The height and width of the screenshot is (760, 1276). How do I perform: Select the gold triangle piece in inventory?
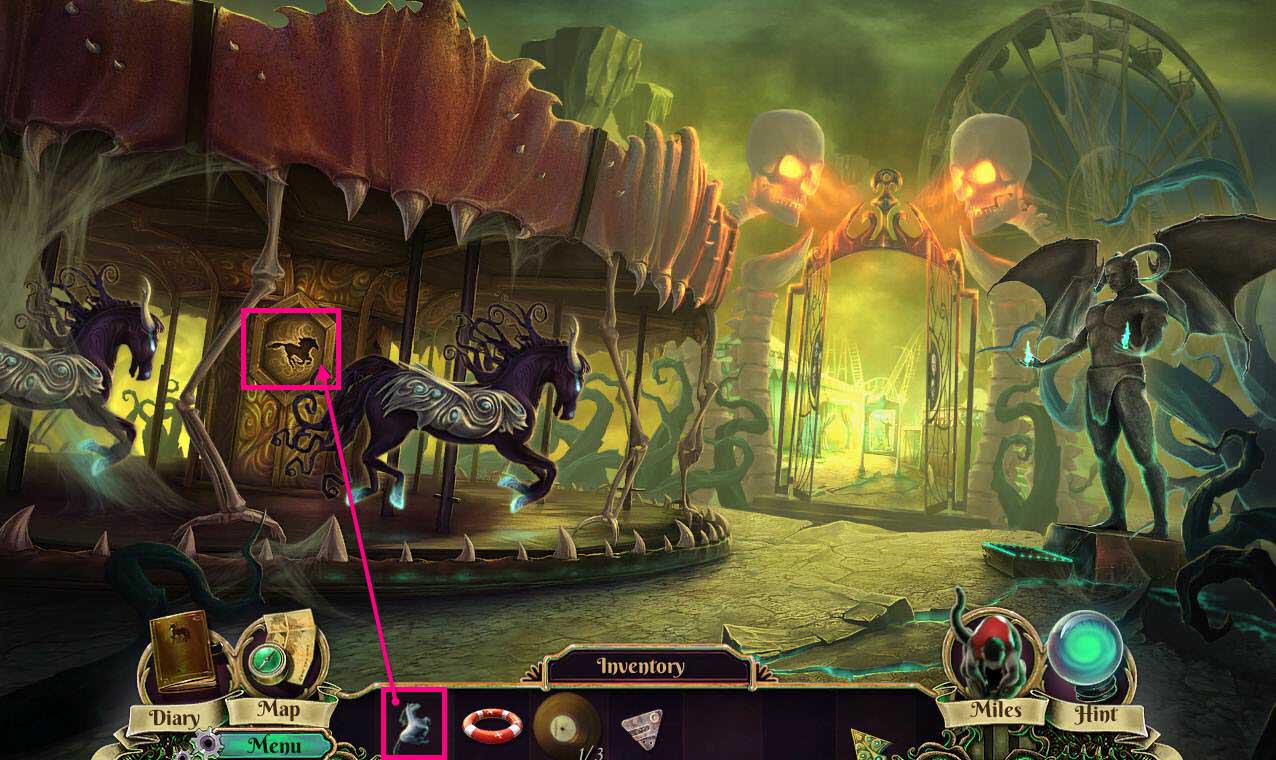click(x=866, y=742)
